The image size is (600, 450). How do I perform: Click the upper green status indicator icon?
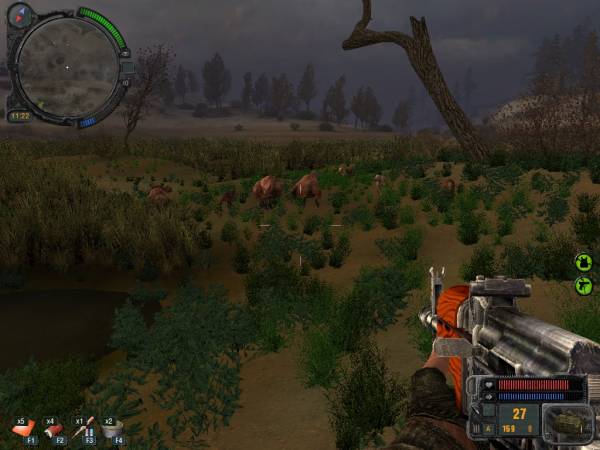click(x=584, y=262)
